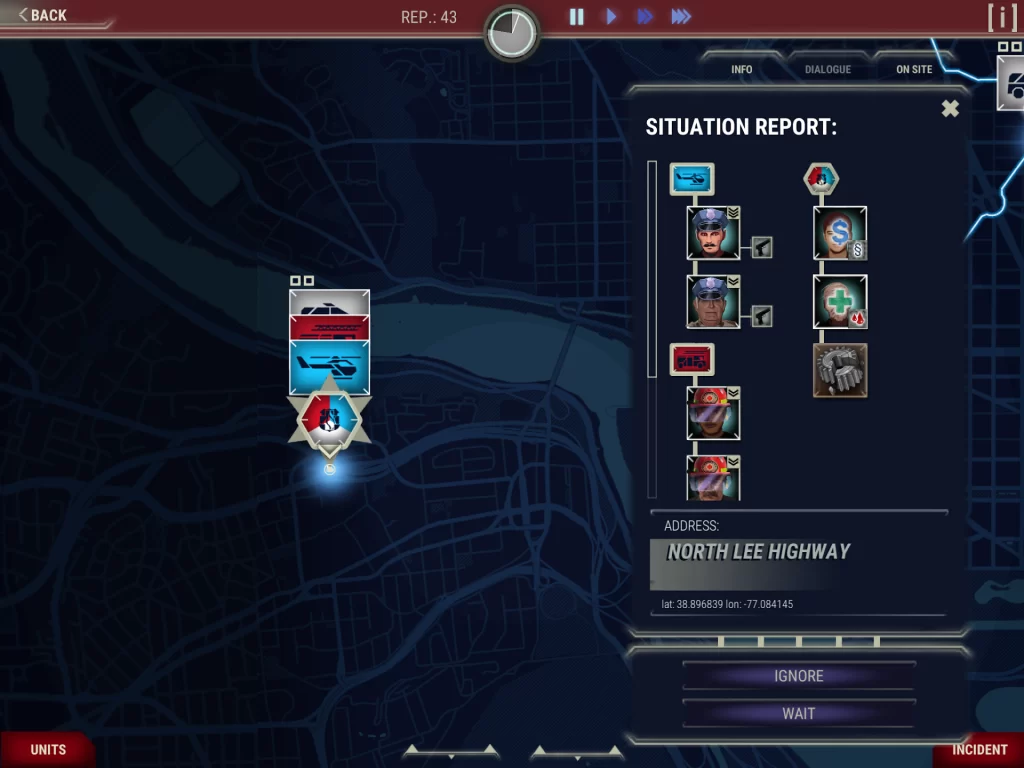This screenshot has height=768, width=1024.
Task: Open the info bracket icon
Action: pyautogui.click(x=1001, y=17)
